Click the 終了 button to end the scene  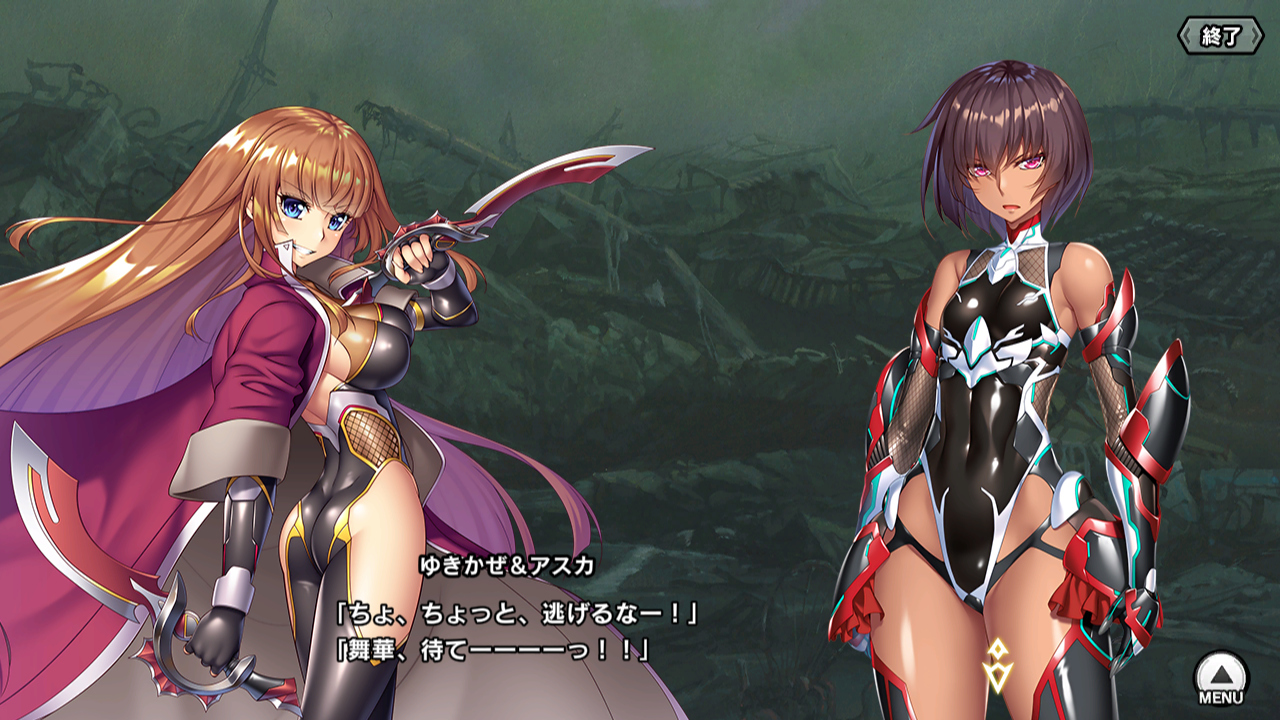coord(1220,37)
